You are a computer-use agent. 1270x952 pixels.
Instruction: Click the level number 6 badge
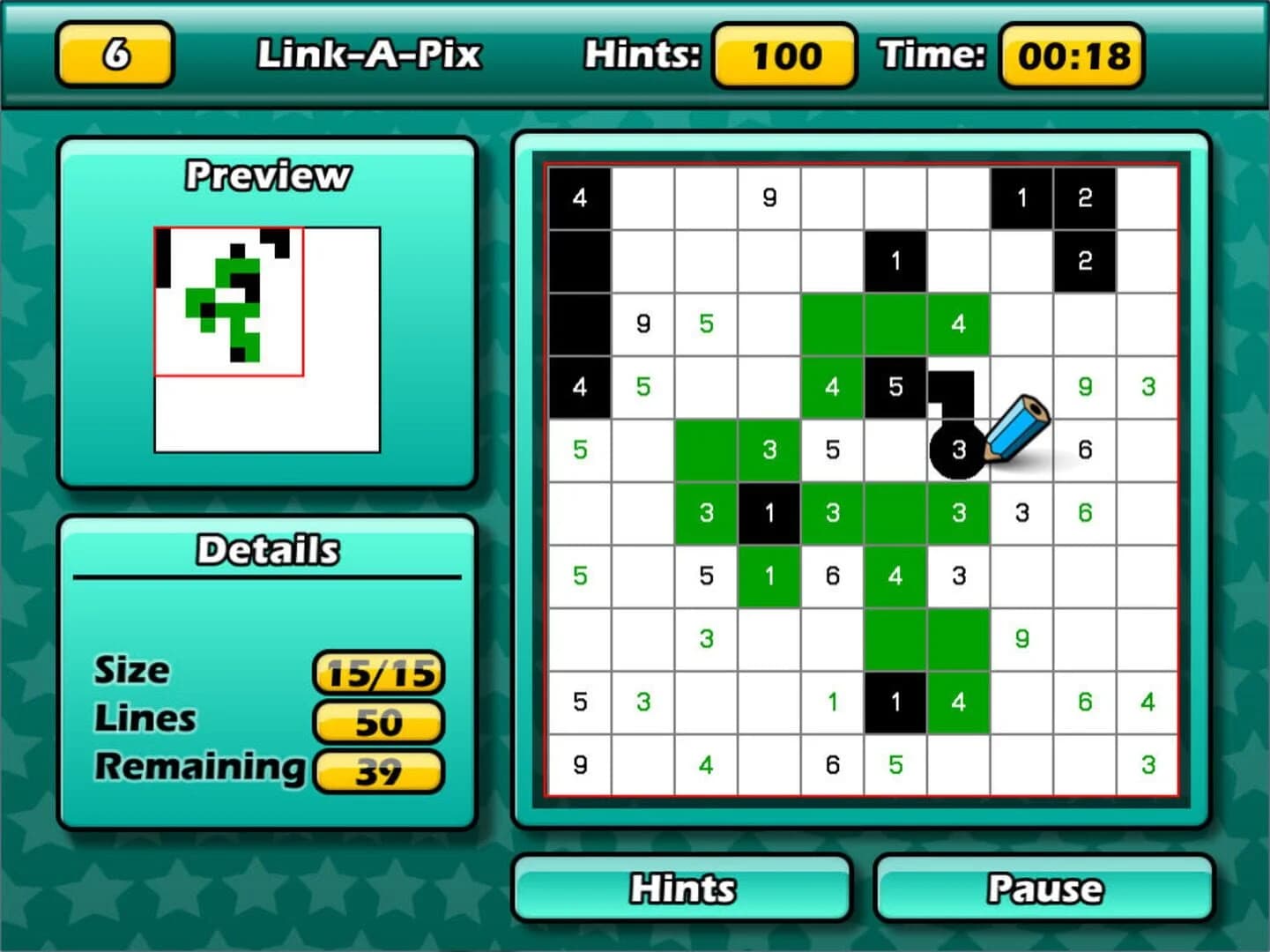(x=115, y=56)
